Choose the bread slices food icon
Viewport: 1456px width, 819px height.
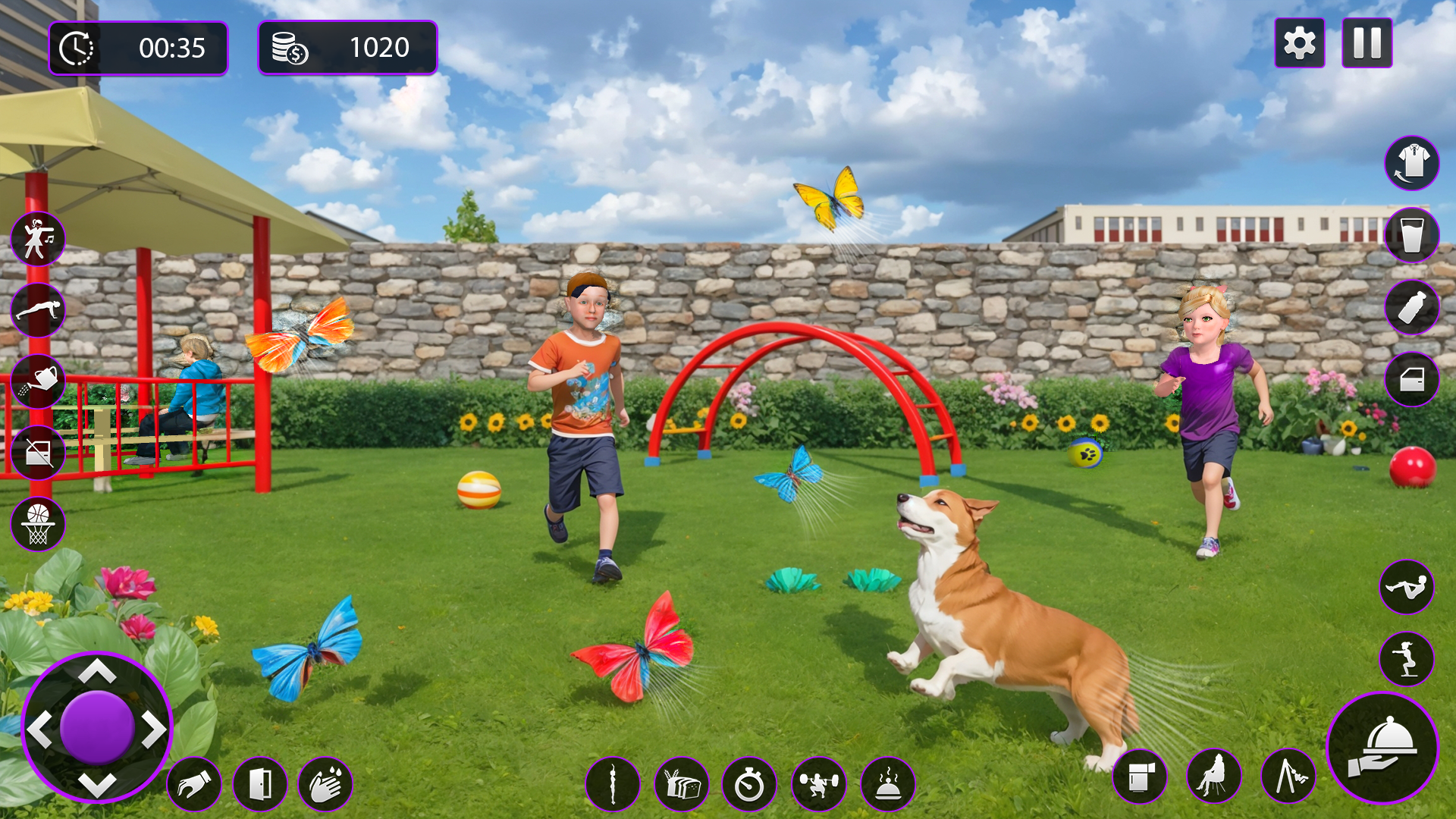pos(681,784)
